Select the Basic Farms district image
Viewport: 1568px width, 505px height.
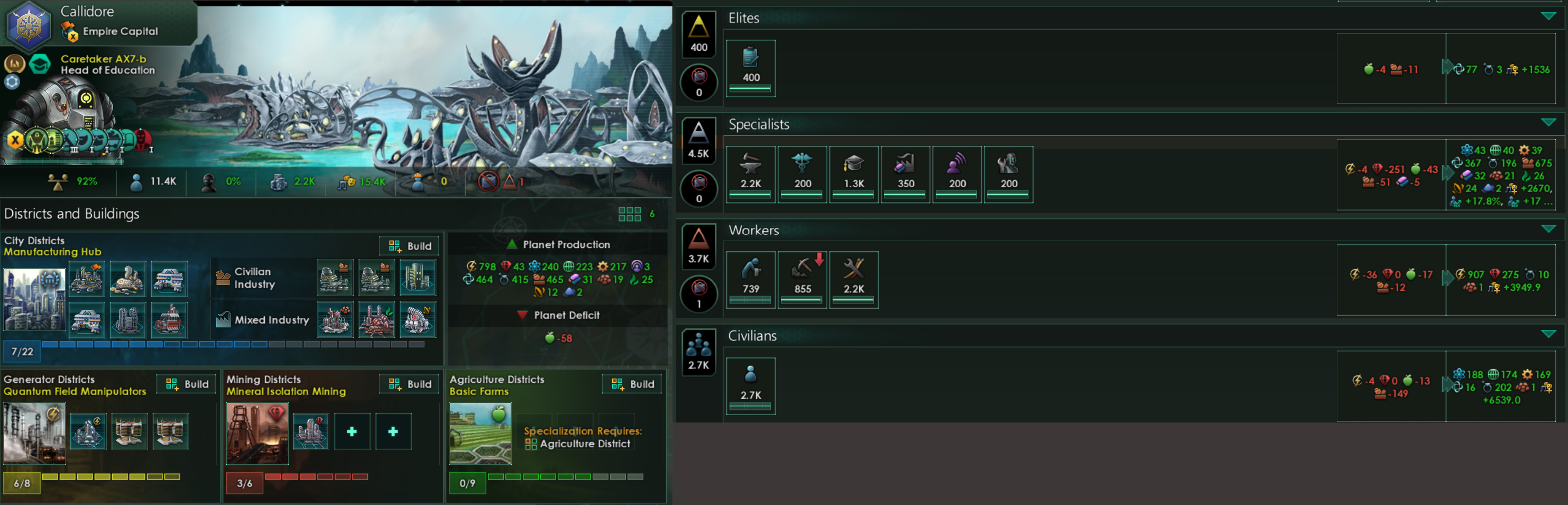(479, 433)
